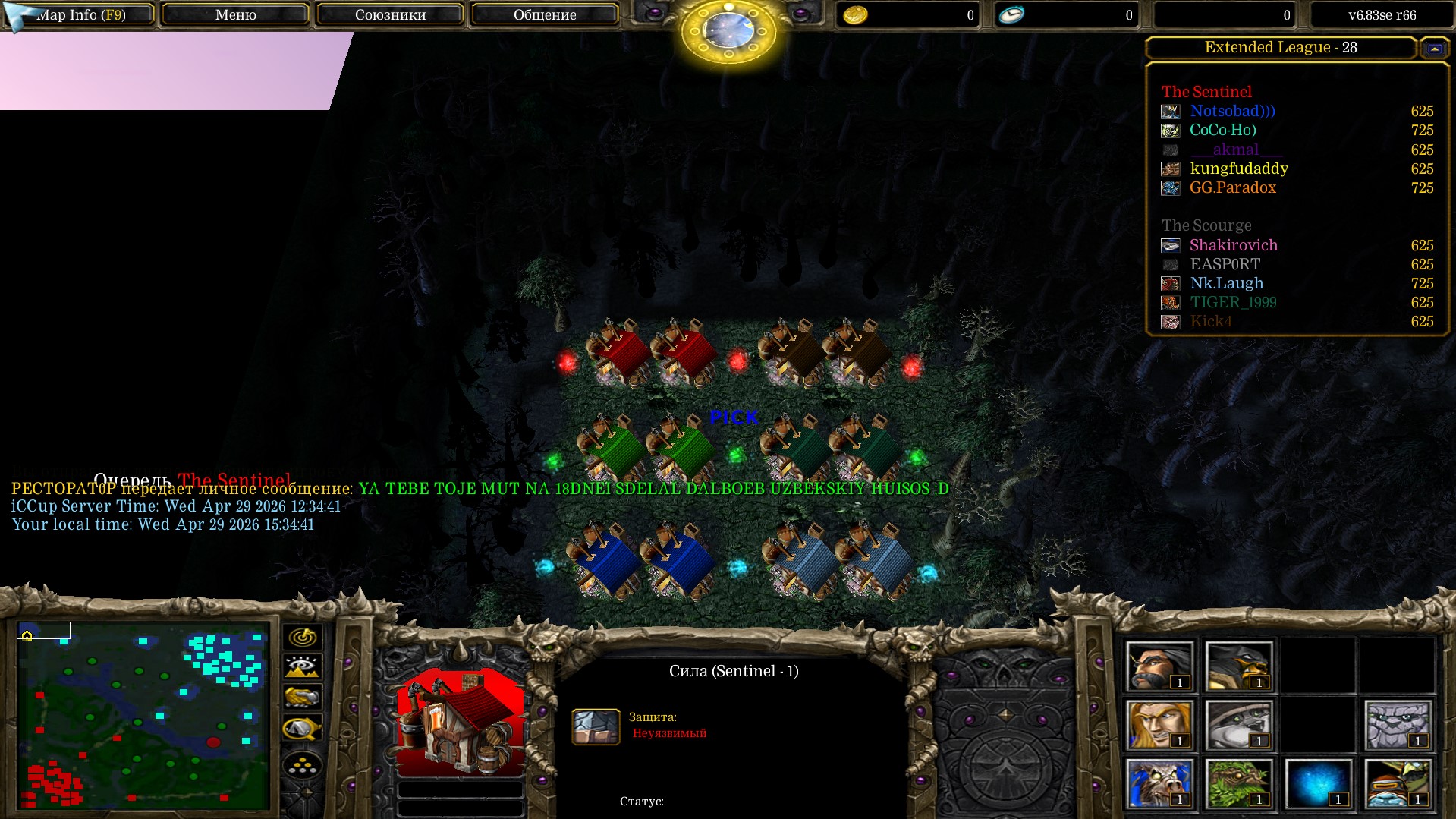This screenshot has height=819, width=1456.
Task: Open the formation toggle button with dots
Action: coord(302,765)
